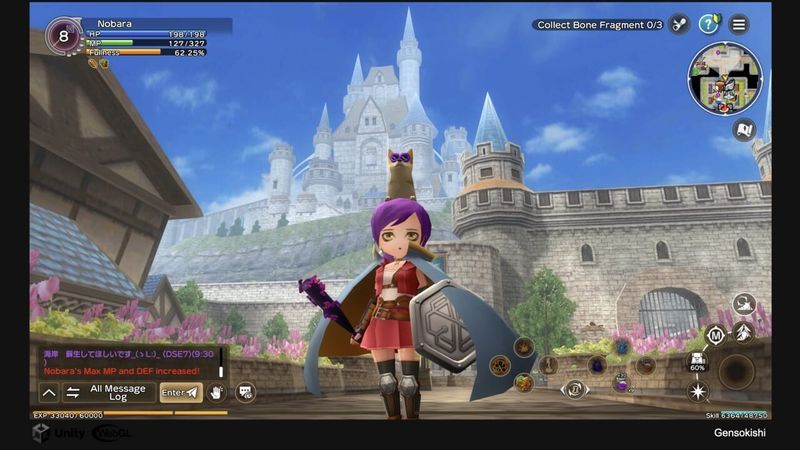Tap the round M button
Viewport: 800px width, 450px height.
[716, 335]
